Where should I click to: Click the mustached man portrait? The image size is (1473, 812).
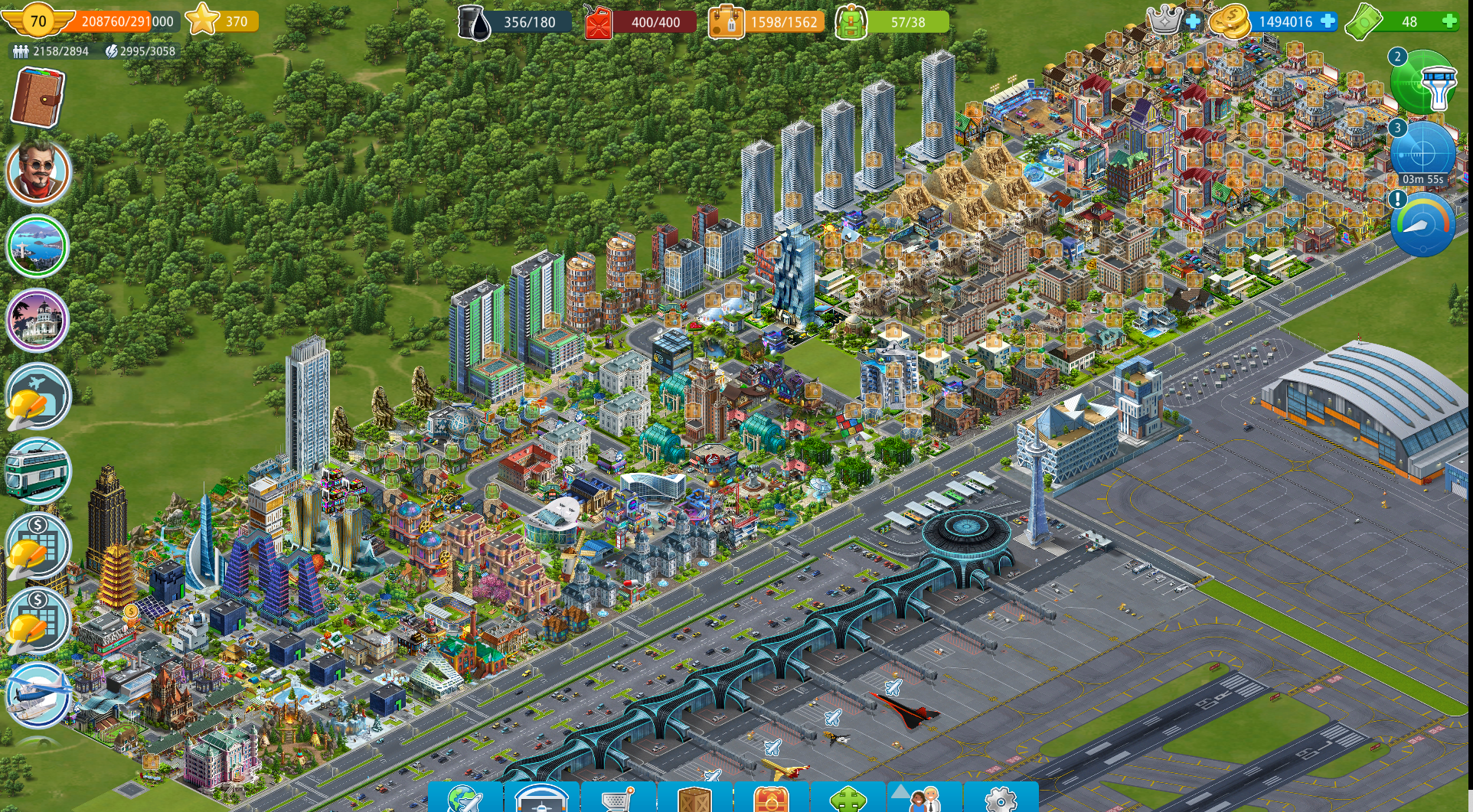click(x=38, y=171)
